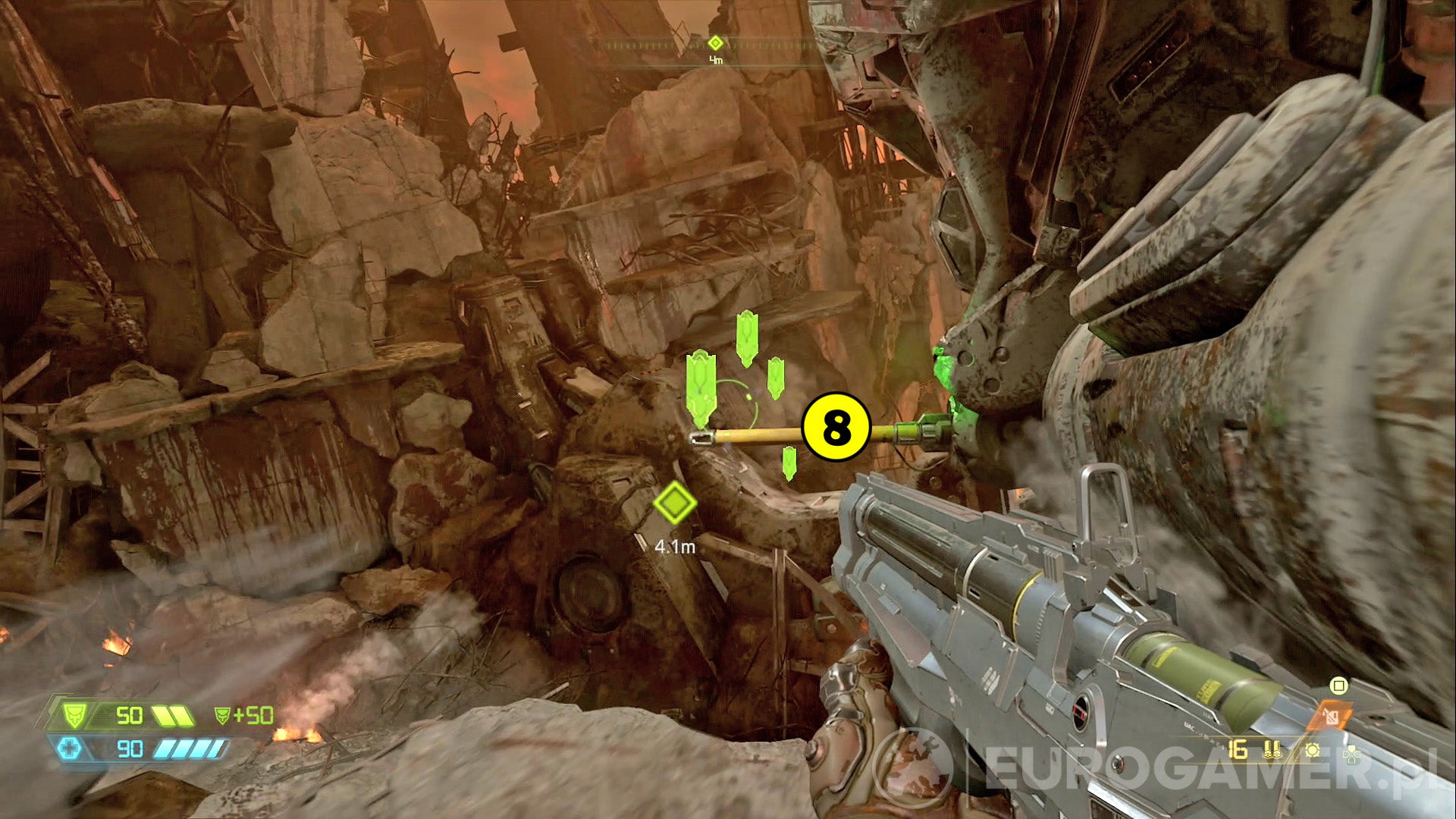Click the yellow armor bar segments
1456x819 pixels.
173,716
